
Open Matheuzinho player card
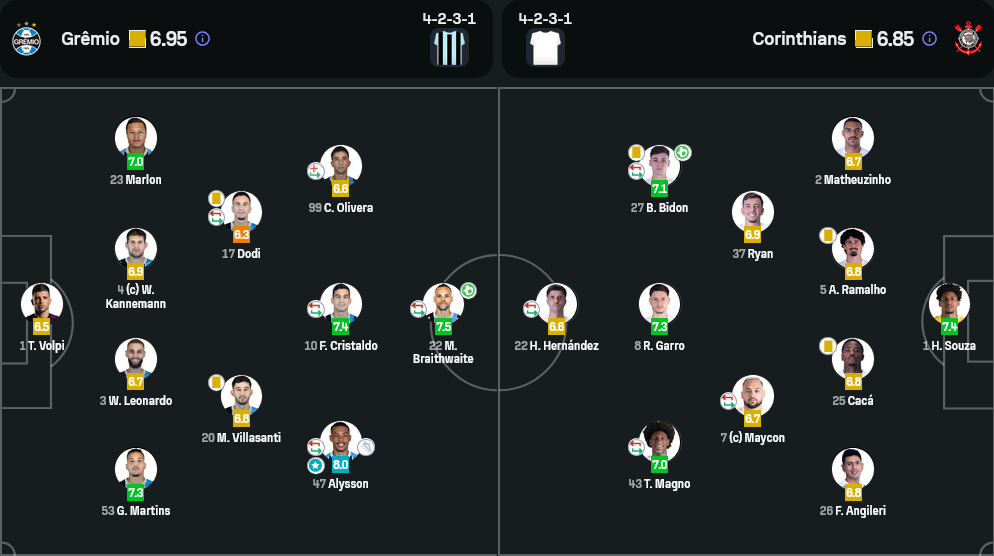852,138
